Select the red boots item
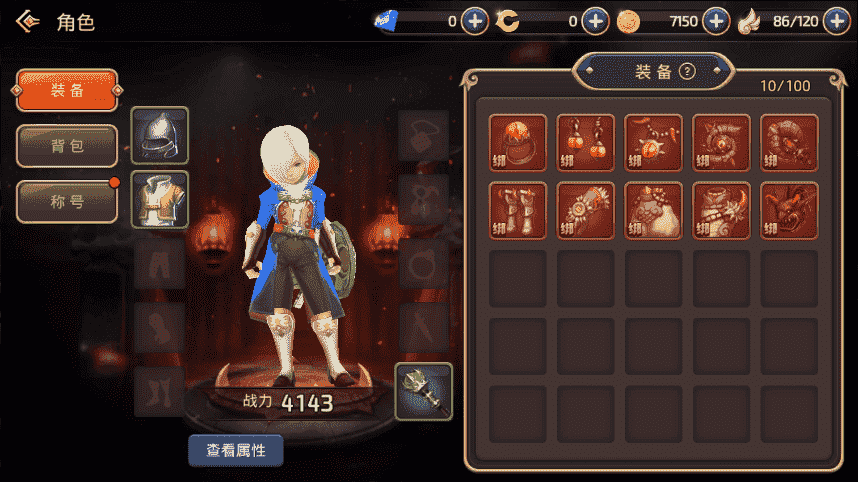The width and height of the screenshot is (858, 482). point(518,211)
